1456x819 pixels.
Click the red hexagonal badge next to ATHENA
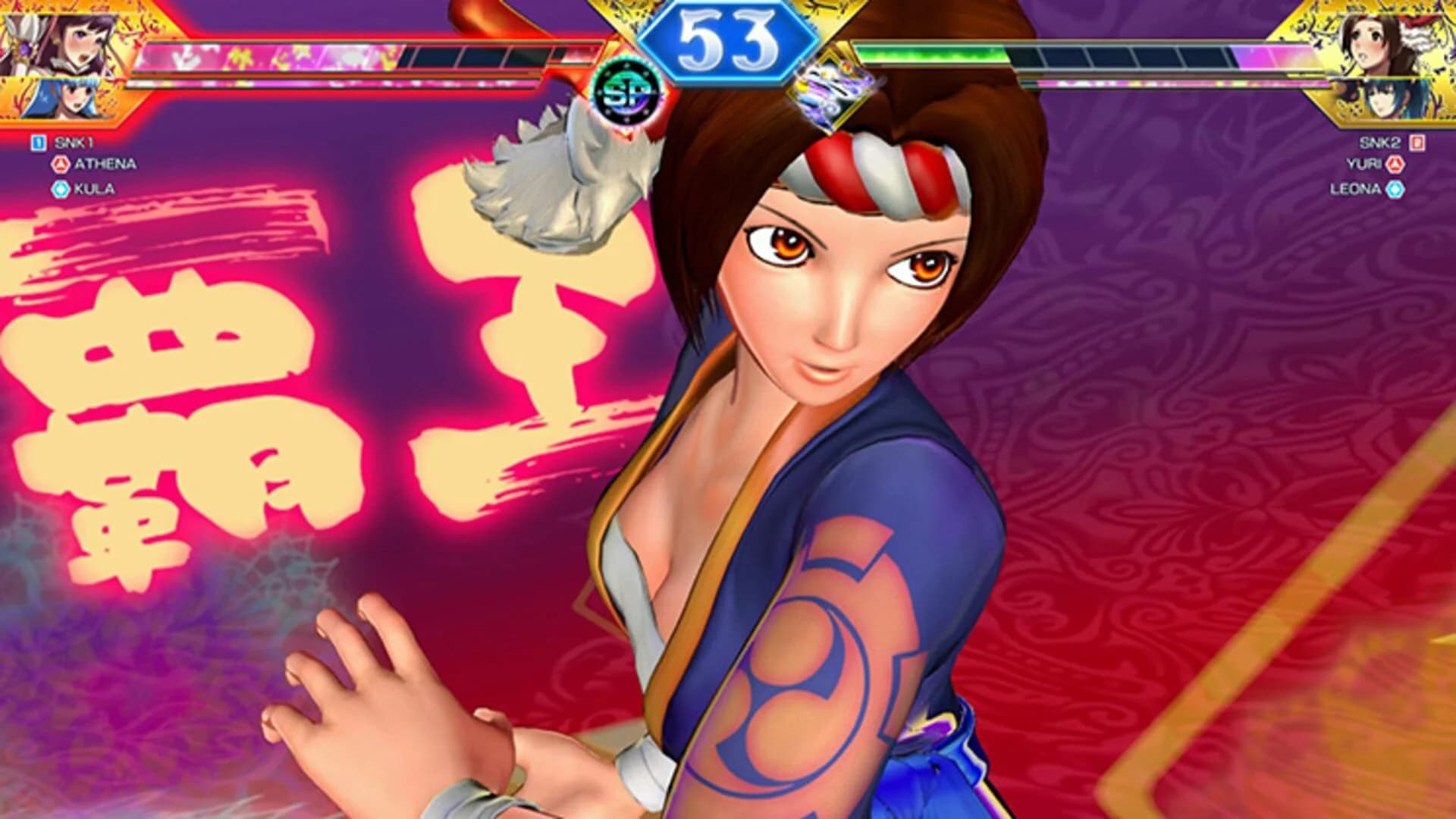(x=61, y=163)
